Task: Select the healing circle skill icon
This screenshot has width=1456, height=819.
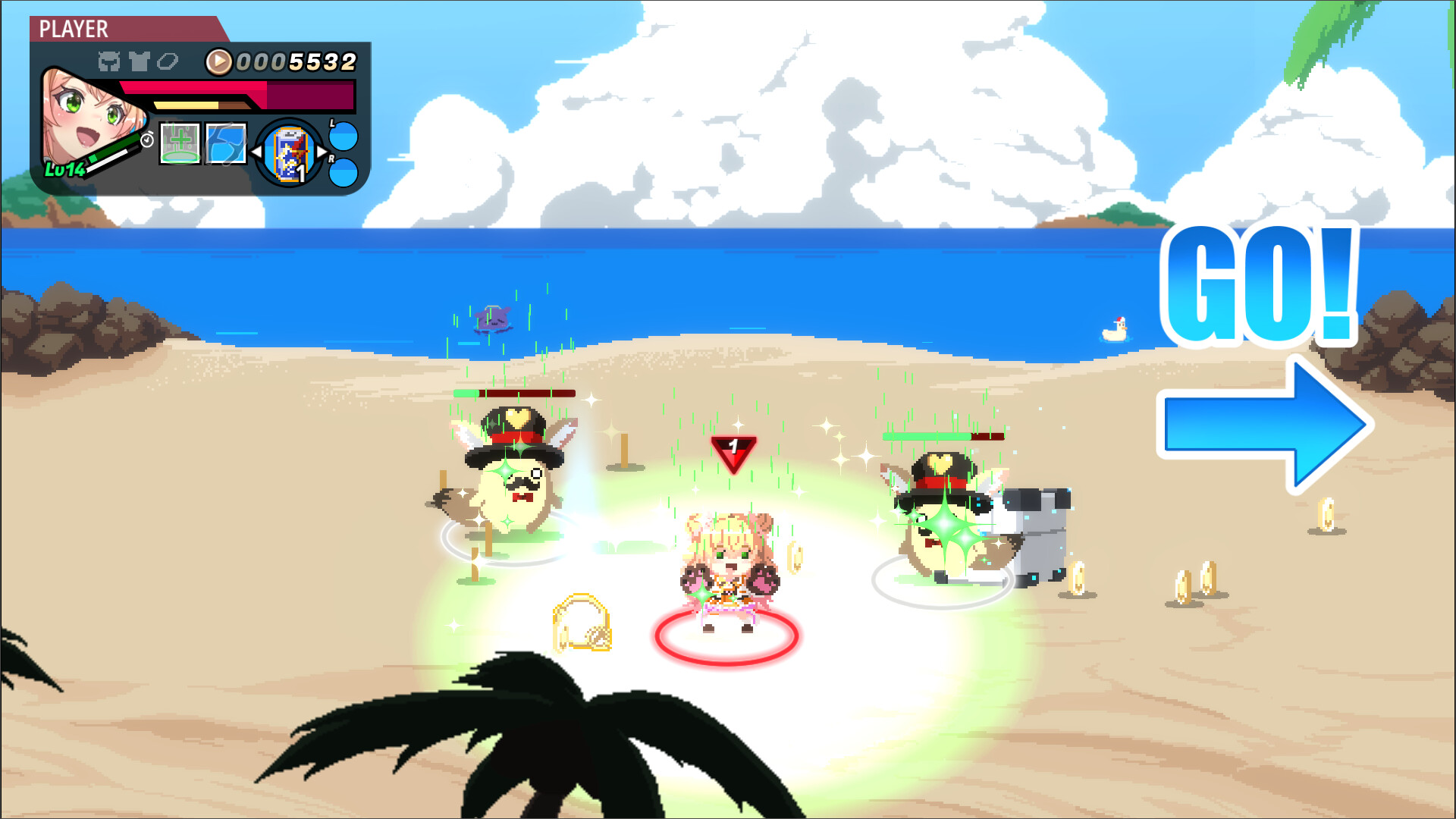Action: pyautogui.click(x=180, y=144)
